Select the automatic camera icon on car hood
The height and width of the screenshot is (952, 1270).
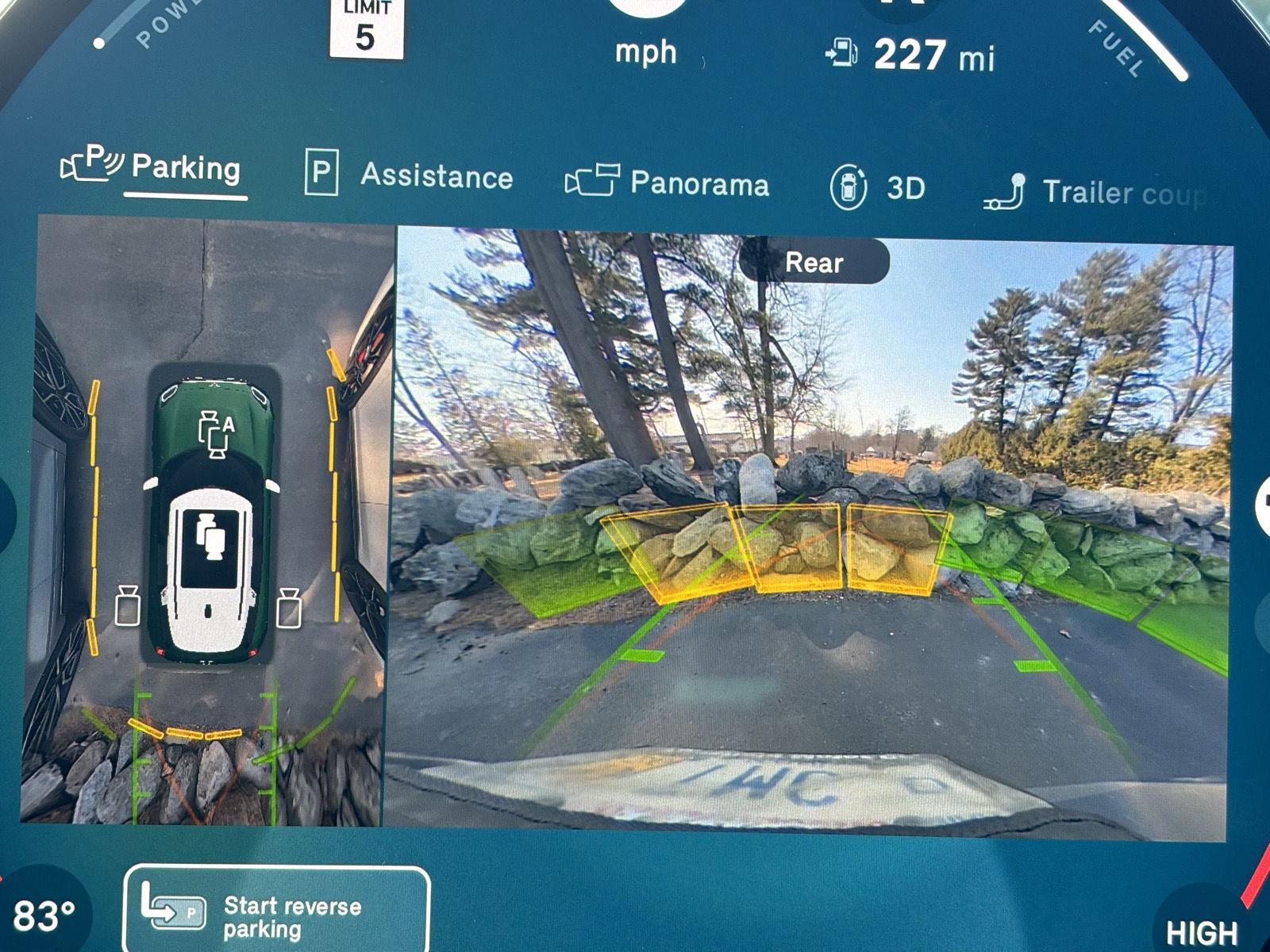point(215,434)
